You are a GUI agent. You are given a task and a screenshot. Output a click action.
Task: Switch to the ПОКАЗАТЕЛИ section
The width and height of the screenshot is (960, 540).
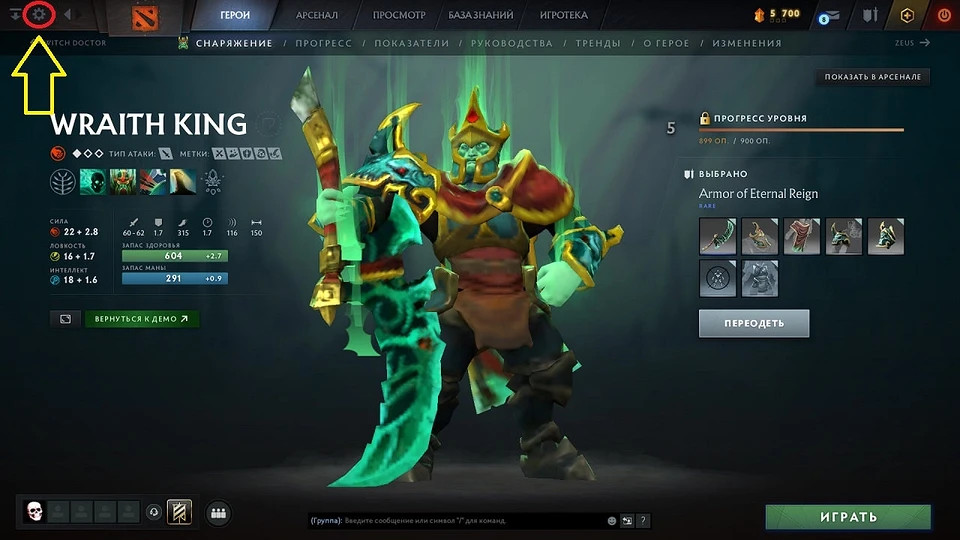(x=412, y=44)
